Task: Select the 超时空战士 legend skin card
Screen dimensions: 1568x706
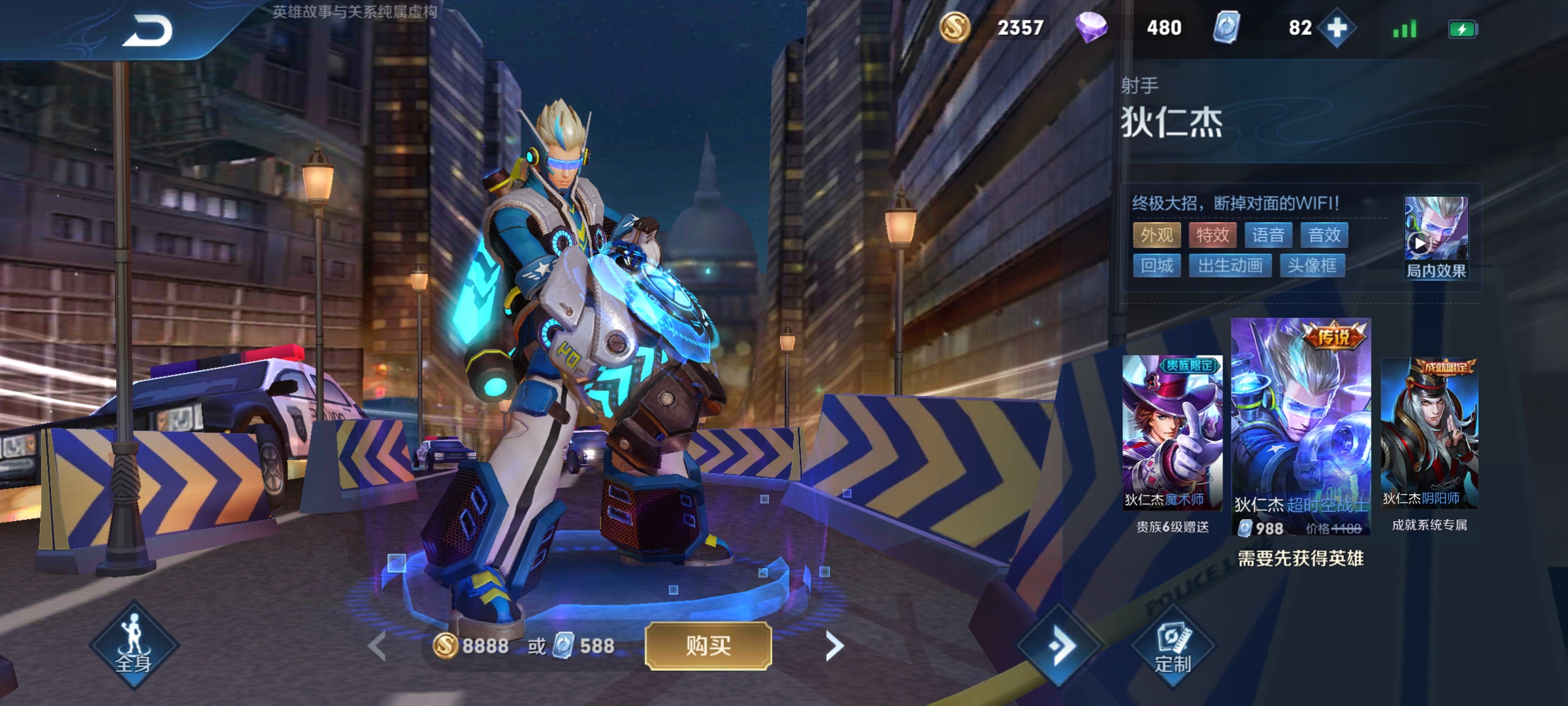Action: pos(1300,425)
